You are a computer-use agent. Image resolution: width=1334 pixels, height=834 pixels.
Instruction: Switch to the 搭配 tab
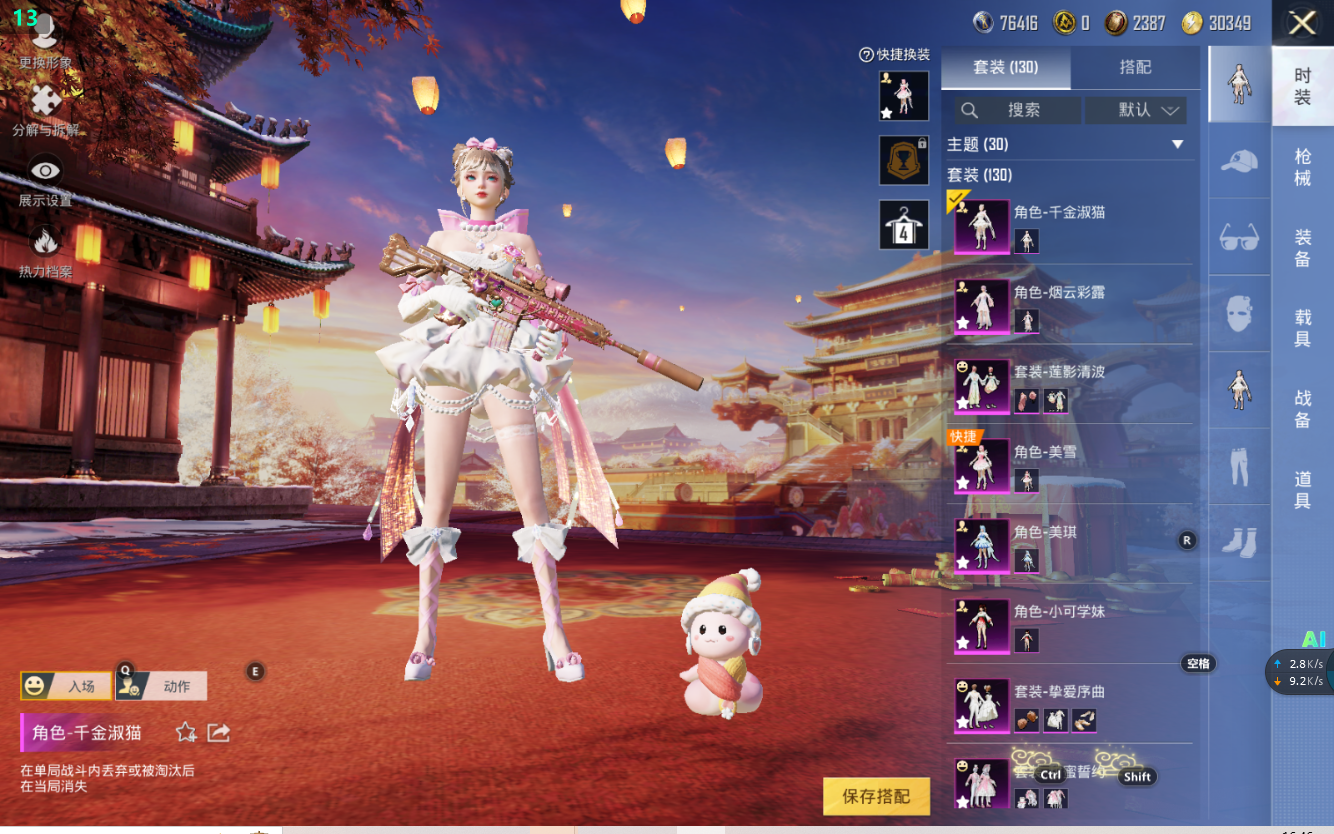pyautogui.click(x=1135, y=67)
